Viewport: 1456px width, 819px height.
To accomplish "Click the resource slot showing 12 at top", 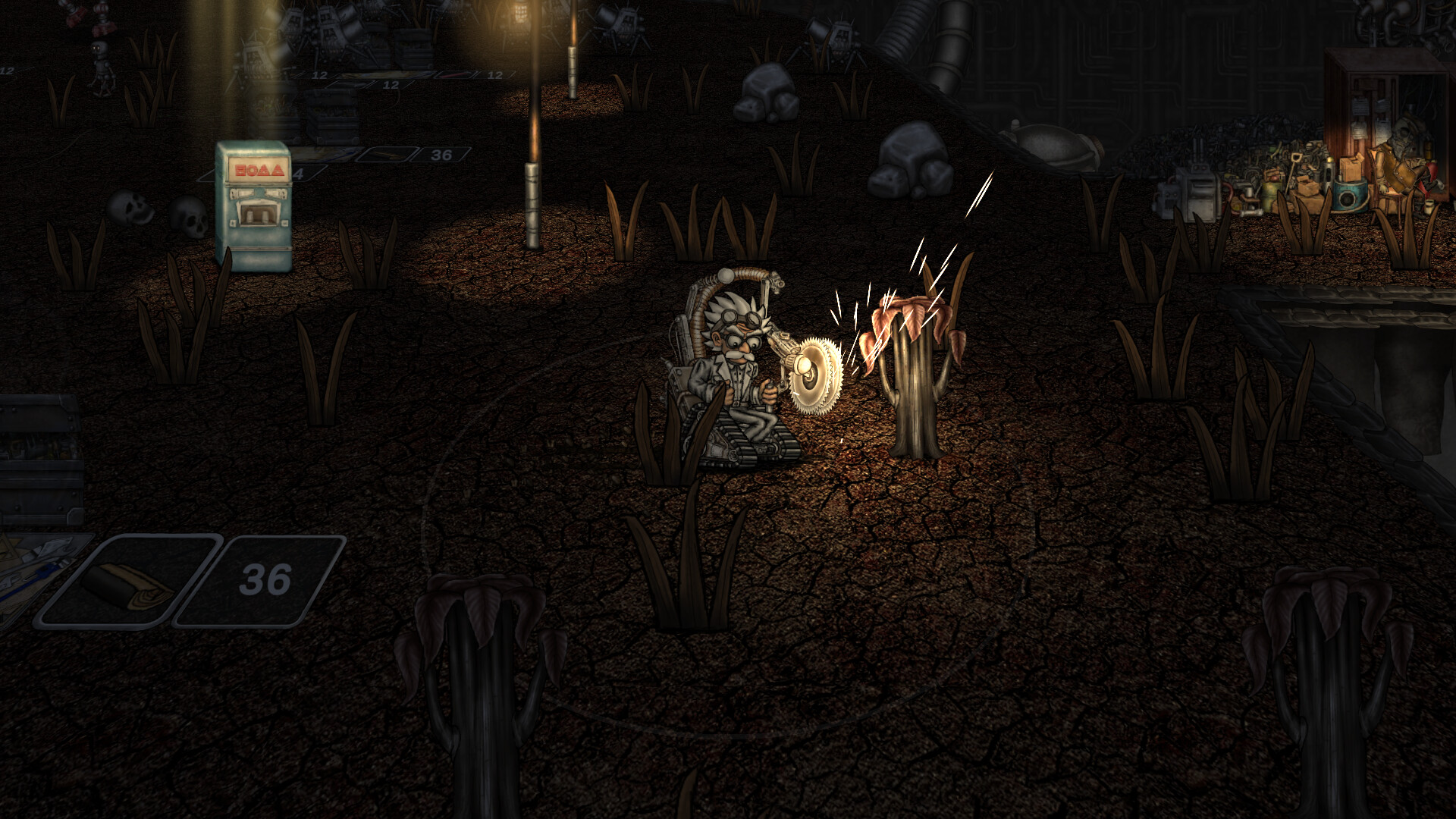I will click(x=318, y=75).
